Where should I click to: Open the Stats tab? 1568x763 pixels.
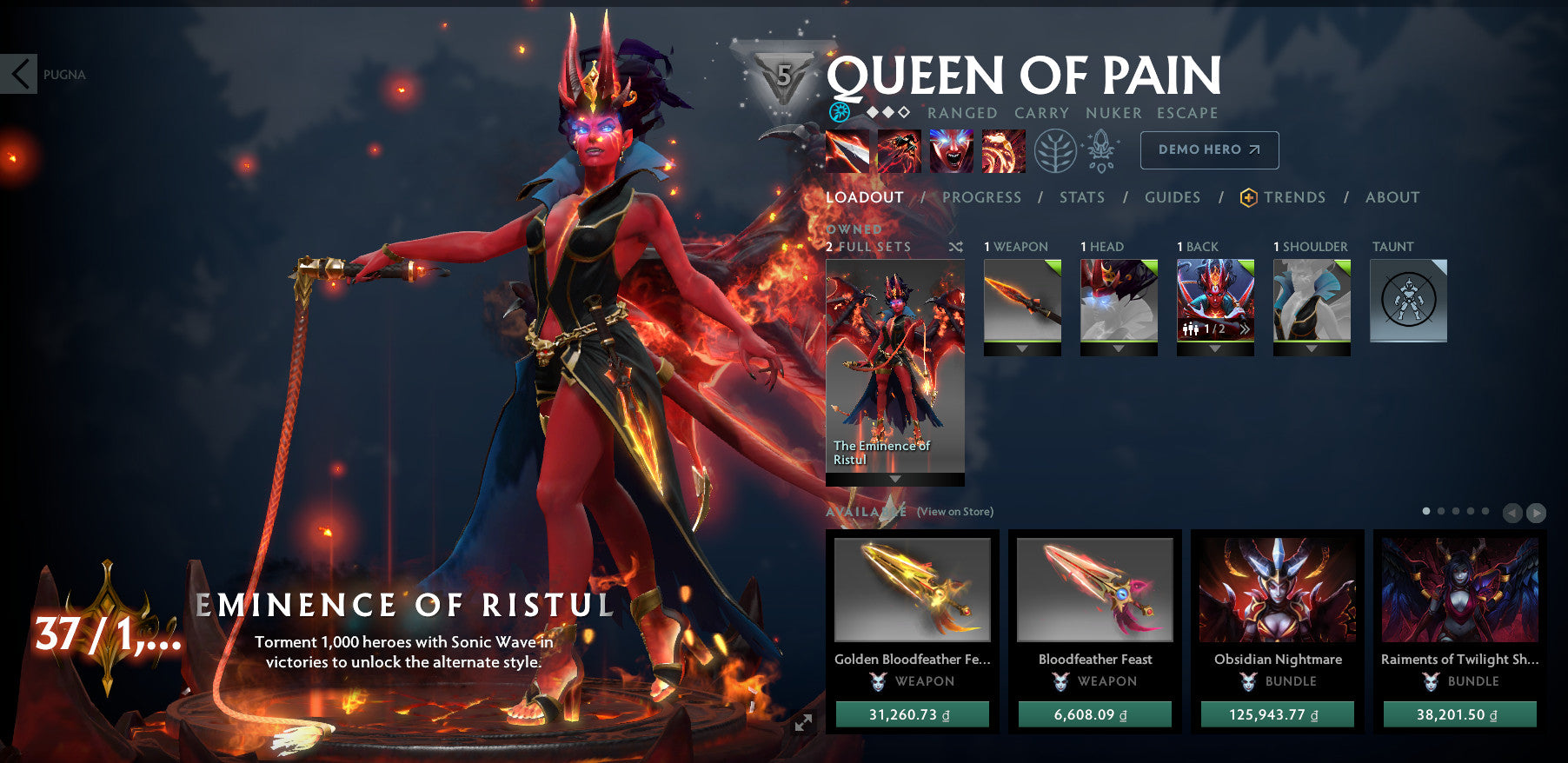coord(1081,197)
